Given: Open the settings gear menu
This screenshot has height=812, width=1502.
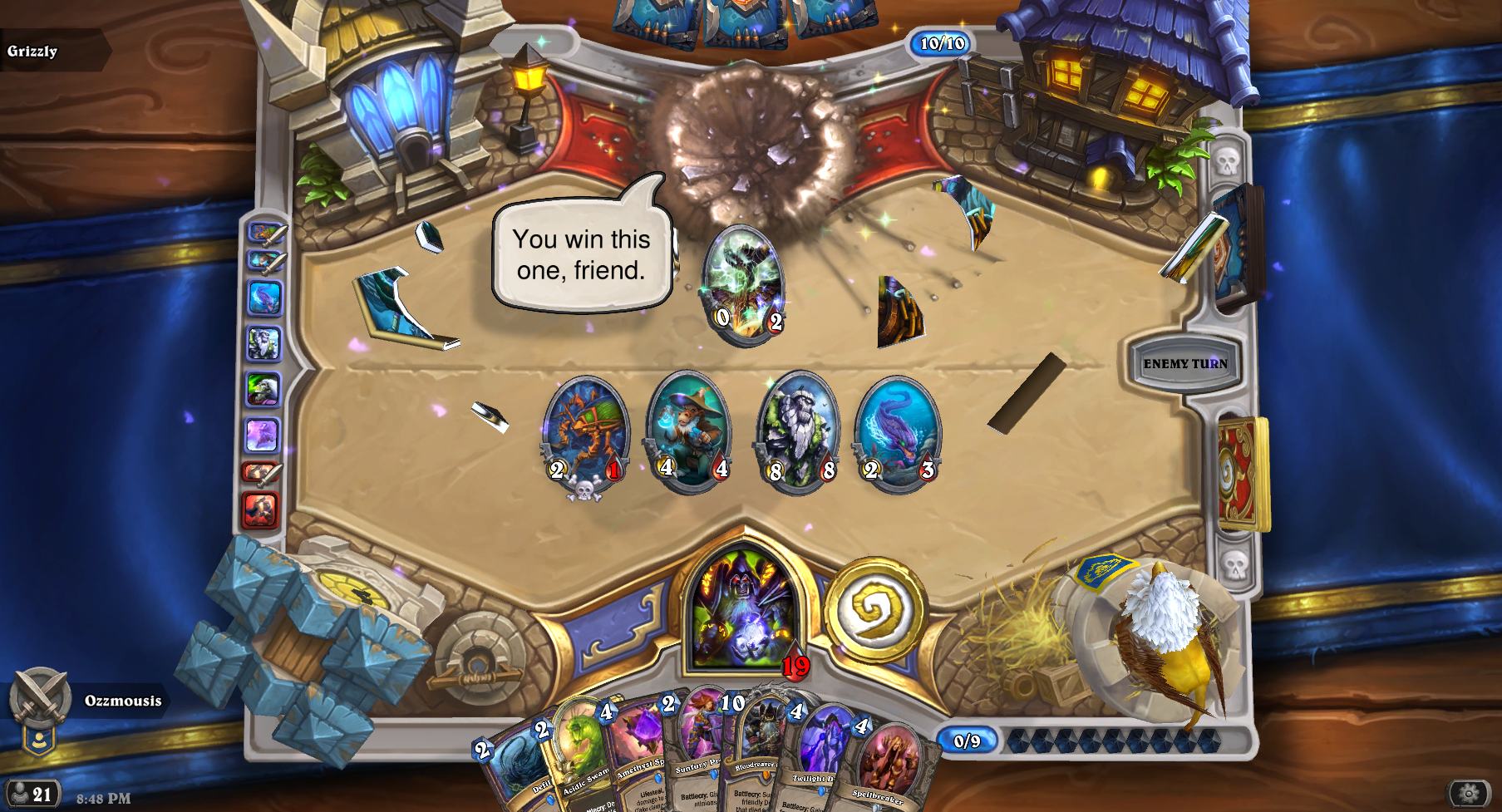Looking at the screenshot, I should (1469, 794).
